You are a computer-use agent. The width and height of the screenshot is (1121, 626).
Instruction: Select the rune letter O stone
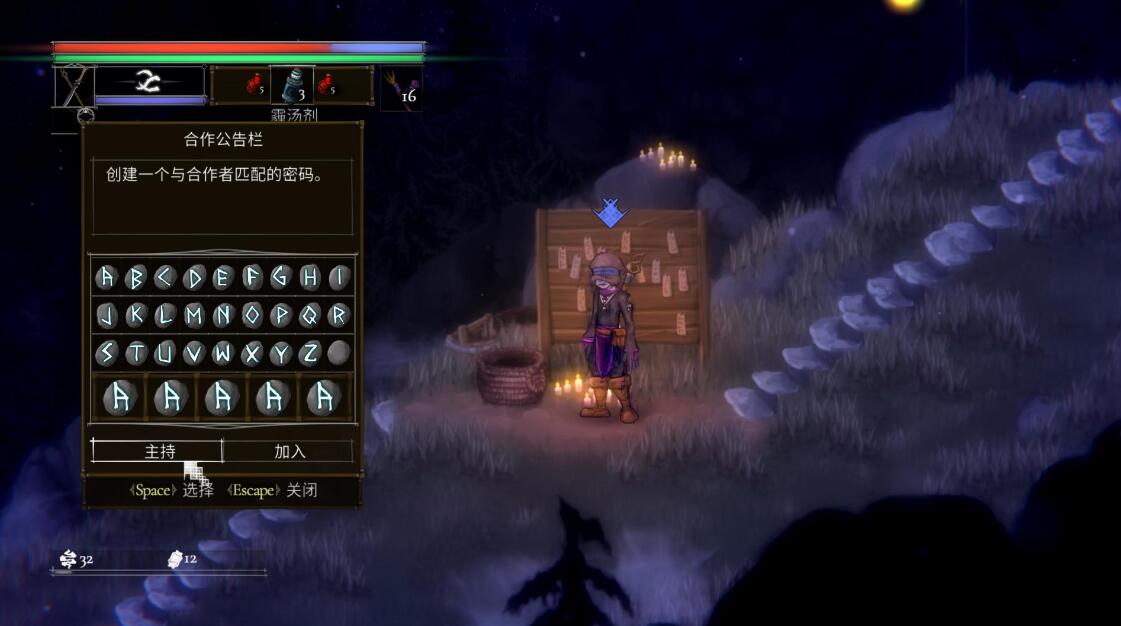[x=252, y=315]
